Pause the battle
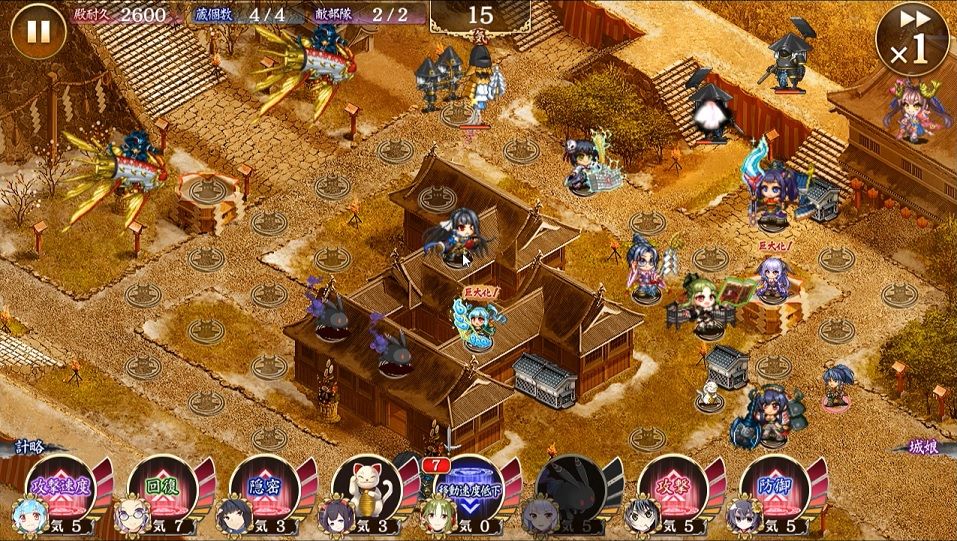Image resolution: width=957 pixels, height=541 pixels. (38, 31)
